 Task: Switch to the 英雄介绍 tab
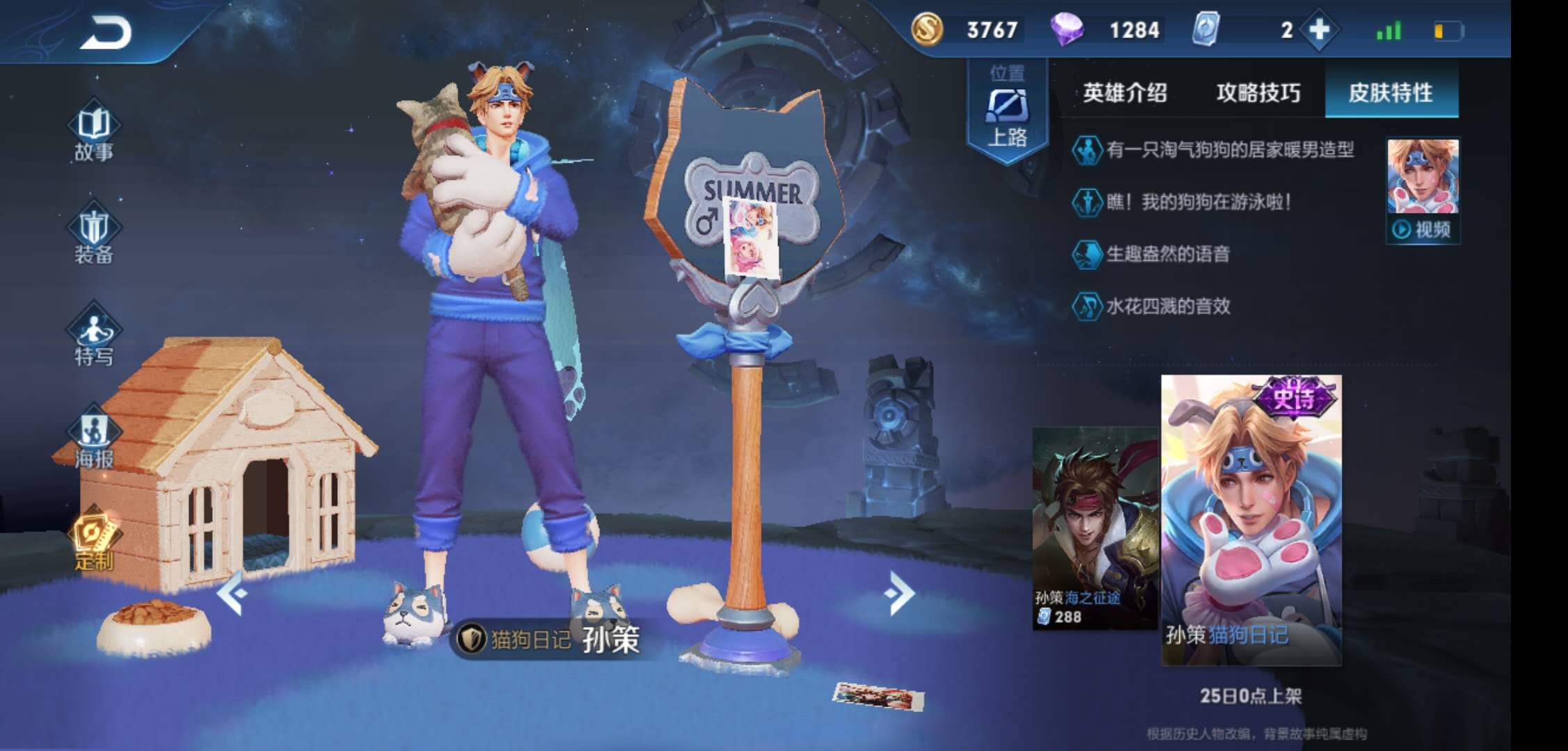(1124, 92)
